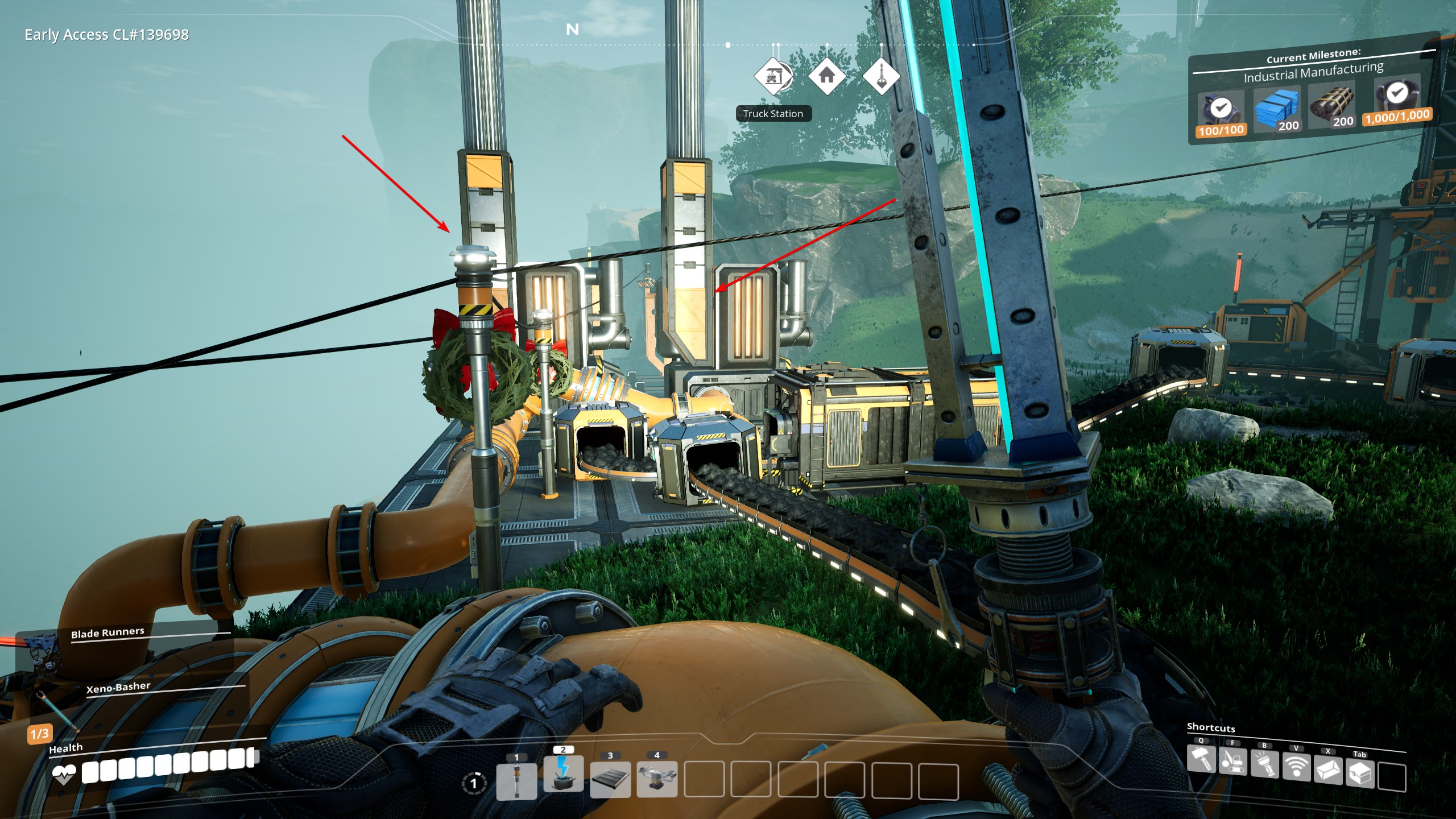Screen dimensions: 1456x819
Task: Select the Truck Station compass marker
Action: pyautogui.click(x=773, y=76)
